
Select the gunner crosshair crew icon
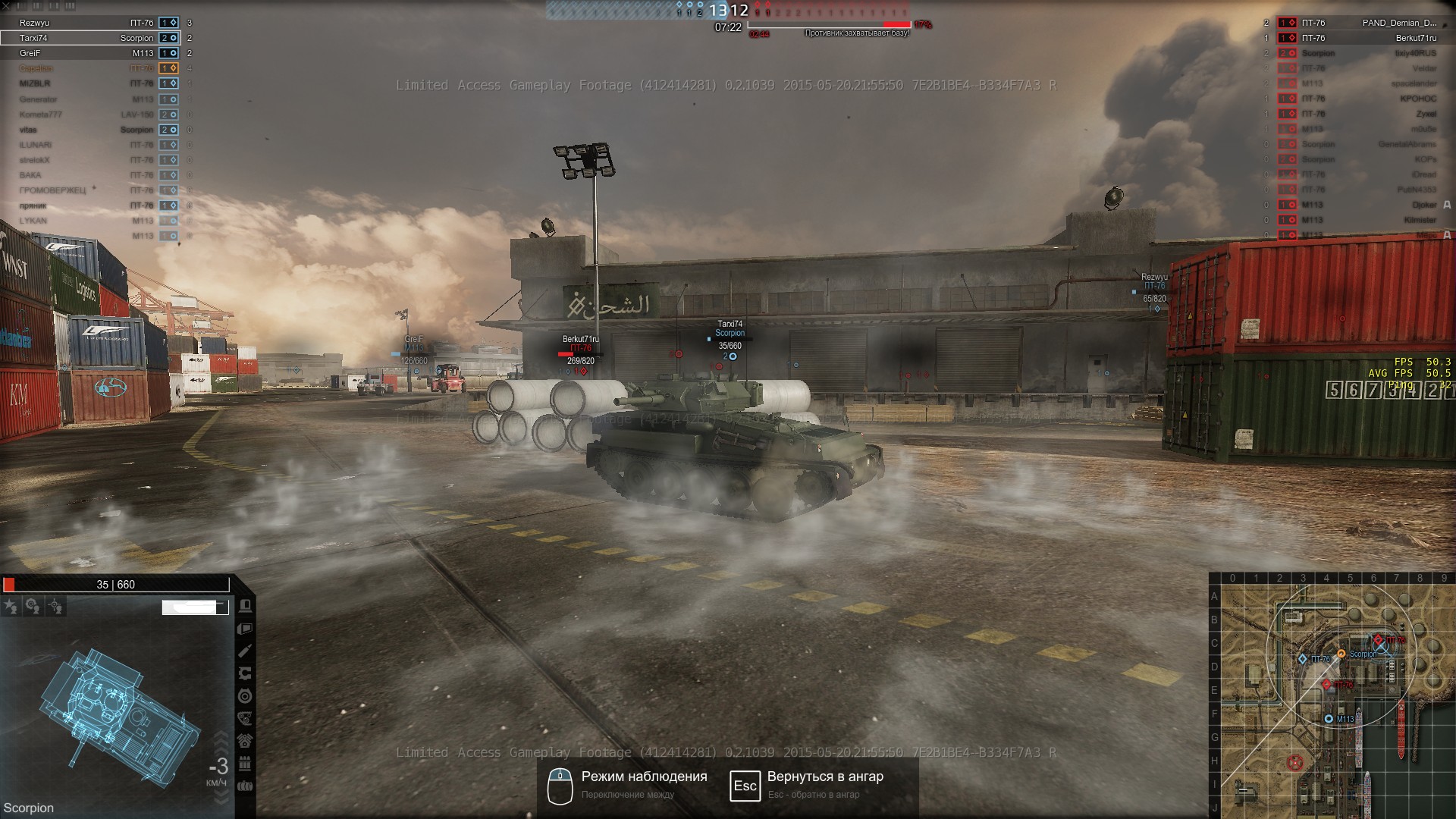(x=55, y=606)
